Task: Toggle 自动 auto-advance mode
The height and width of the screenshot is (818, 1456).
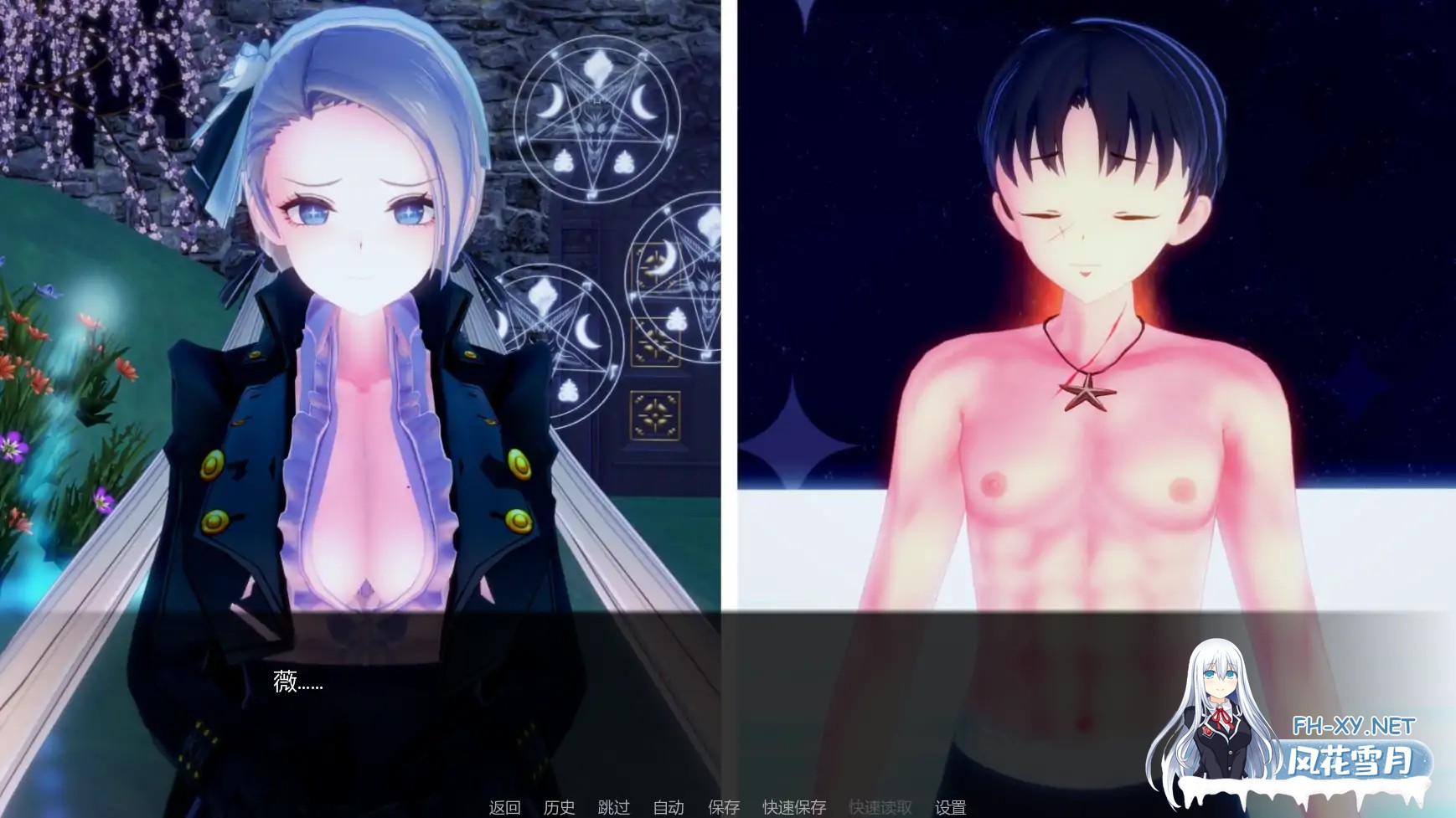Action: coord(668,808)
